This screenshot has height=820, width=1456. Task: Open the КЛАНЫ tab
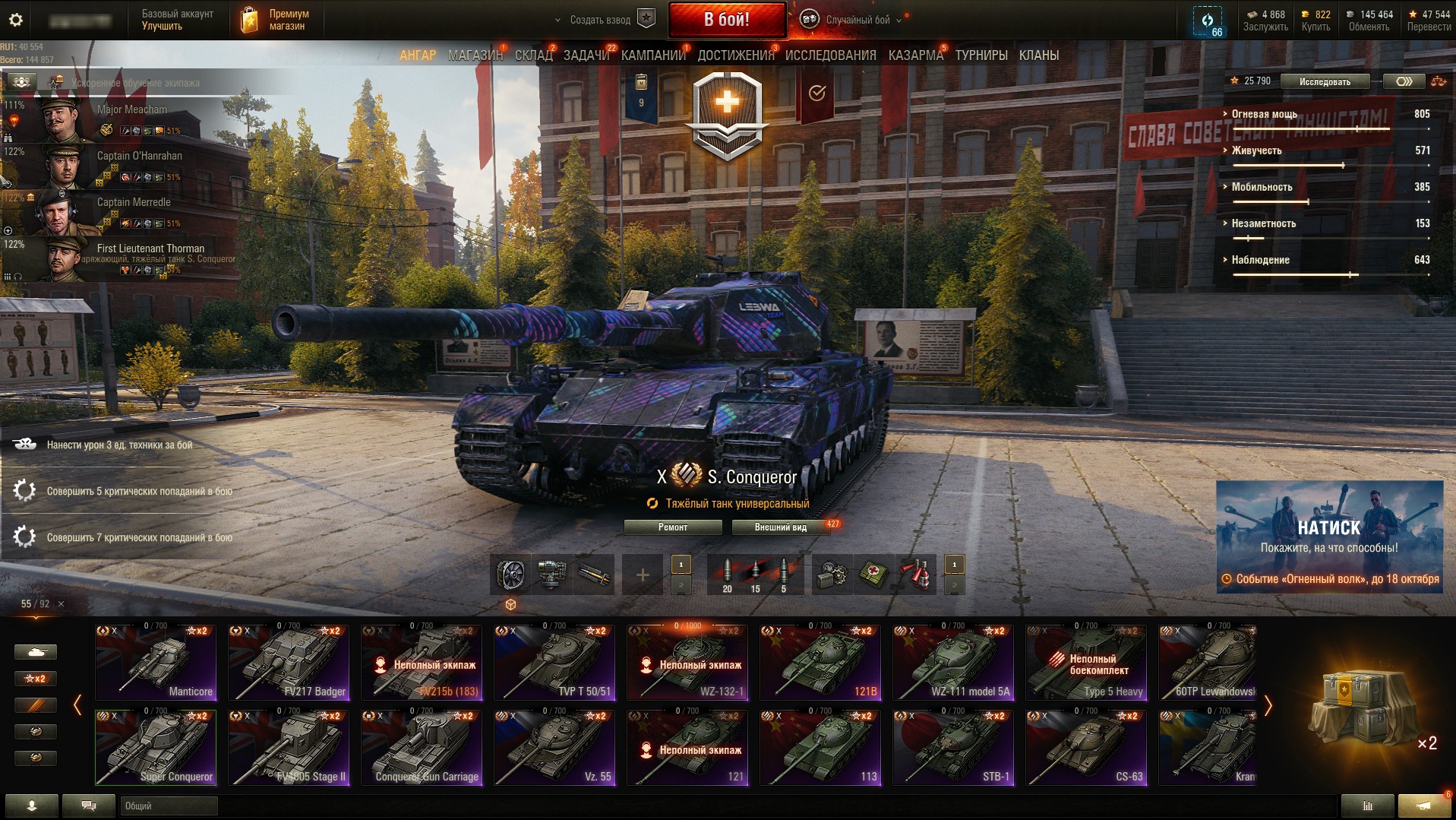click(1038, 55)
